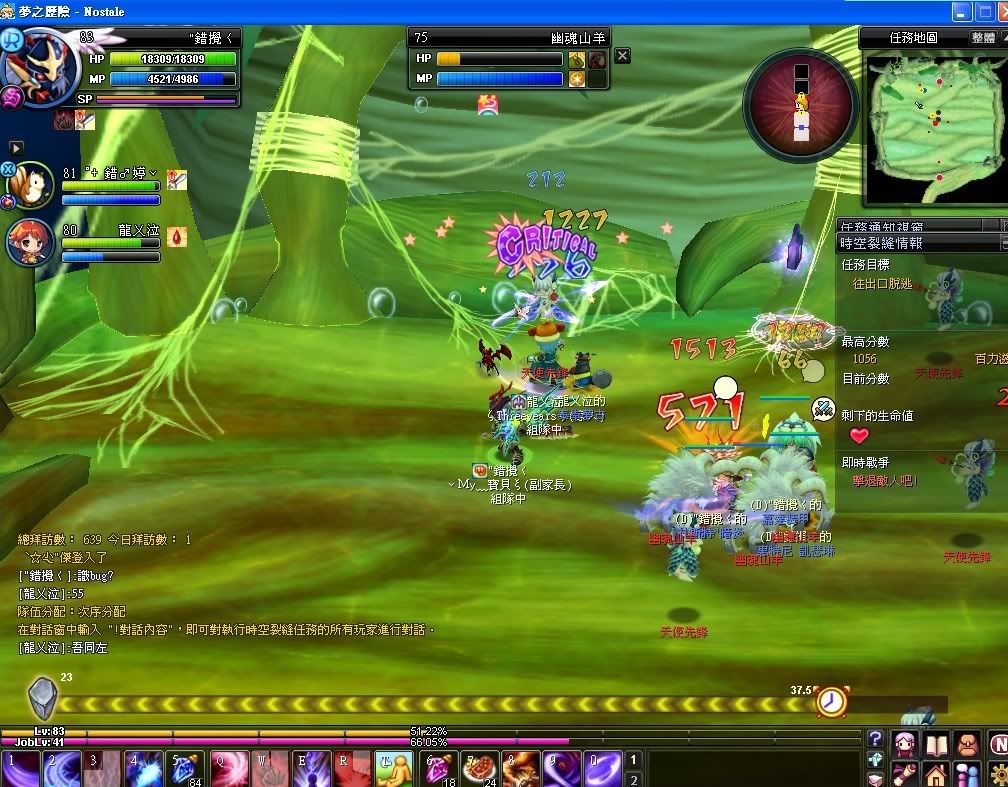The height and width of the screenshot is (787, 1008).
Task: Activate the sitting figure skill
Action: (x=395, y=769)
